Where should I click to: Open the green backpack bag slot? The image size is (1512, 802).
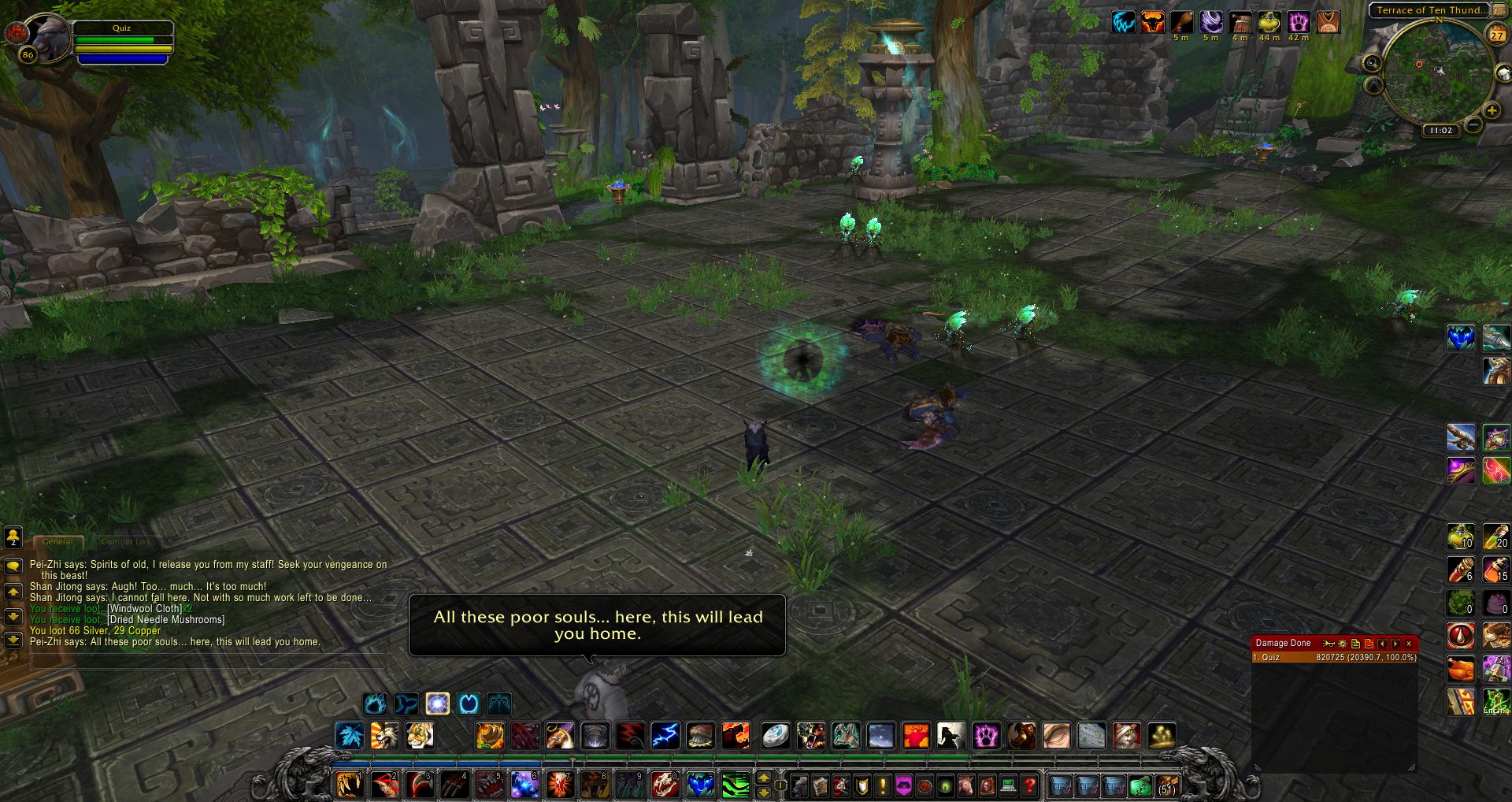(1140, 785)
